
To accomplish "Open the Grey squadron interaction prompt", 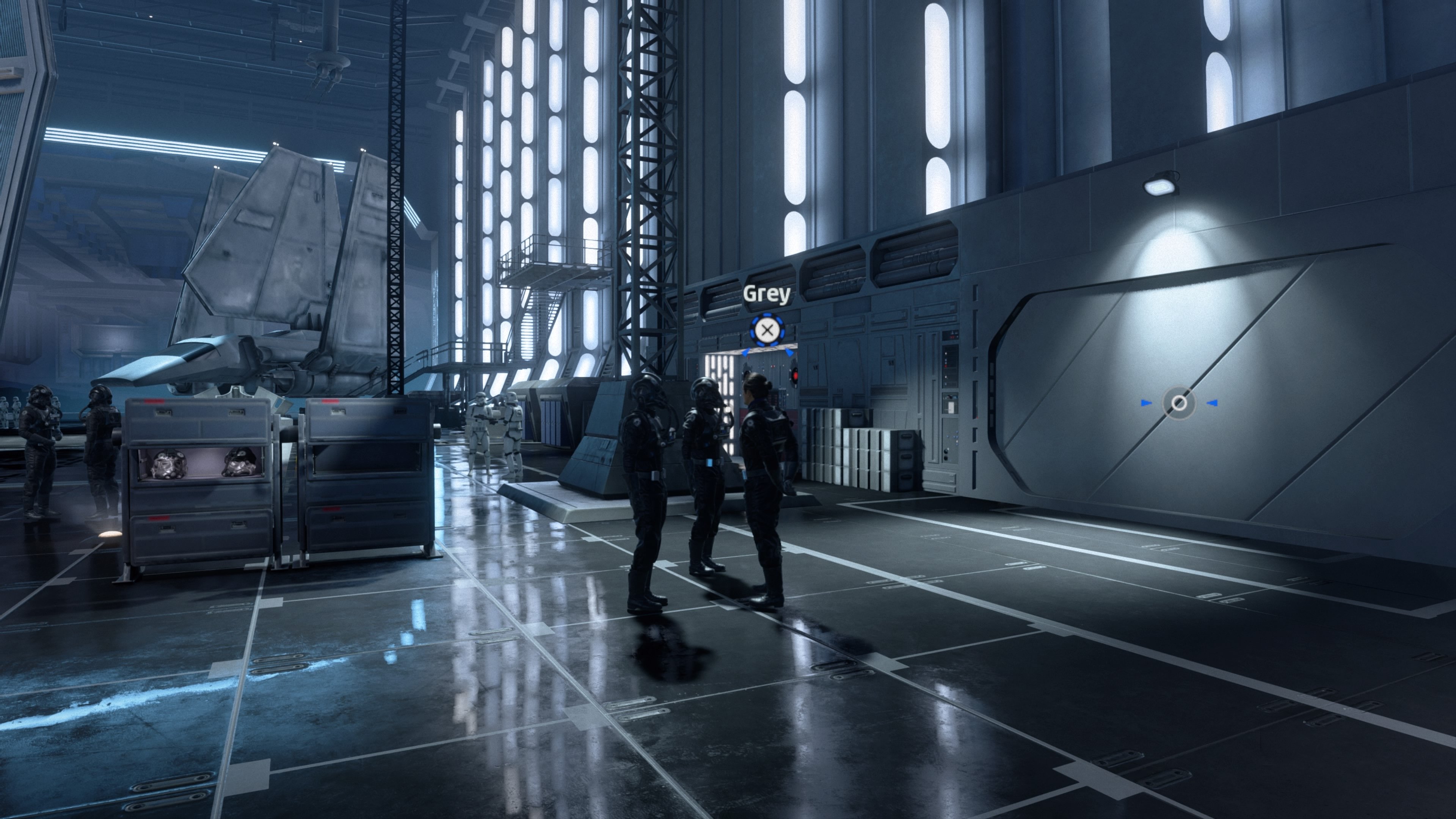I will coord(767,329).
